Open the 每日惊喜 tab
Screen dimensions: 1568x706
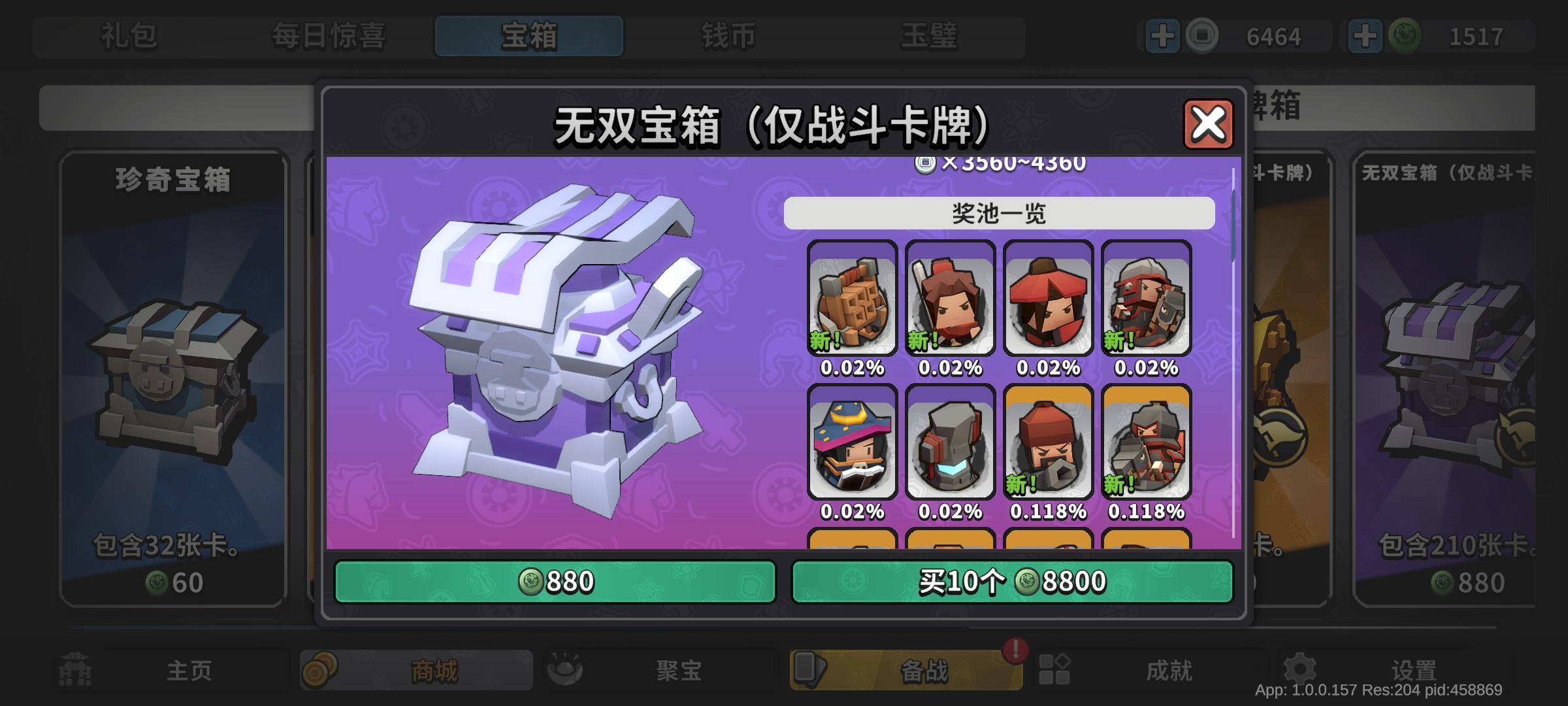pos(330,37)
